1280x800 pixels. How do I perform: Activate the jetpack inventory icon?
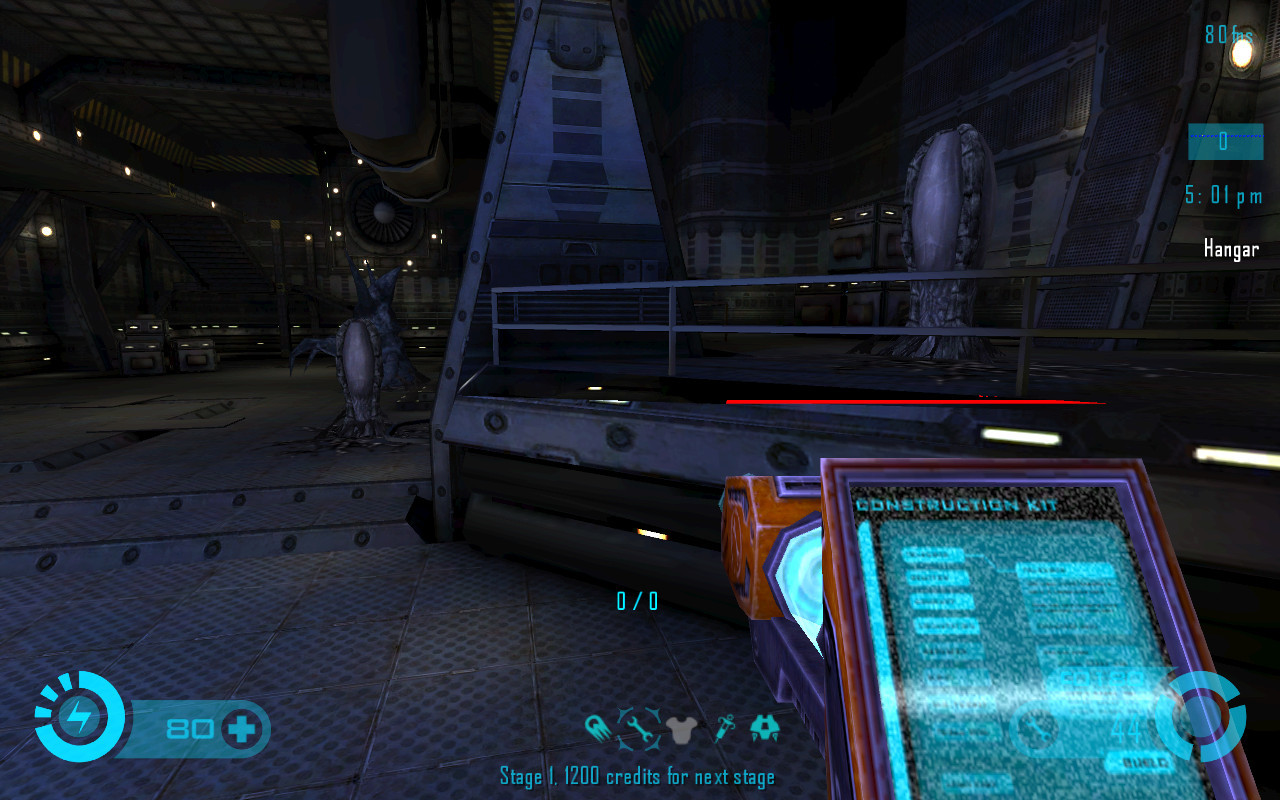pos(765,728)
